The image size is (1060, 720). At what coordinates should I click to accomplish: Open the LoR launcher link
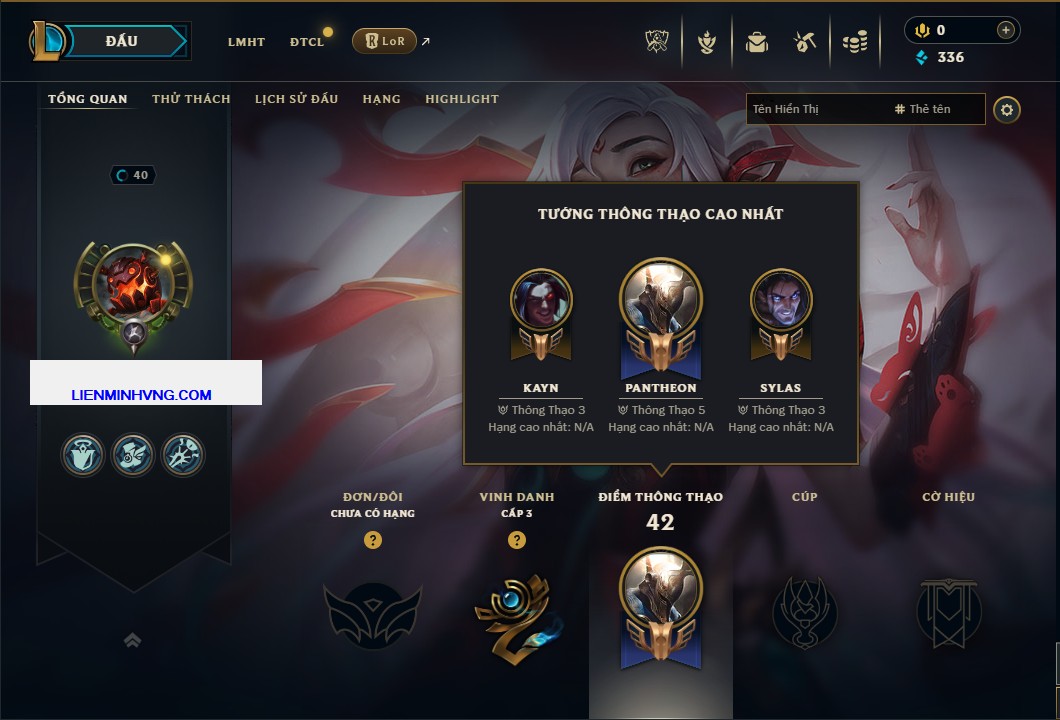[385, 41]
